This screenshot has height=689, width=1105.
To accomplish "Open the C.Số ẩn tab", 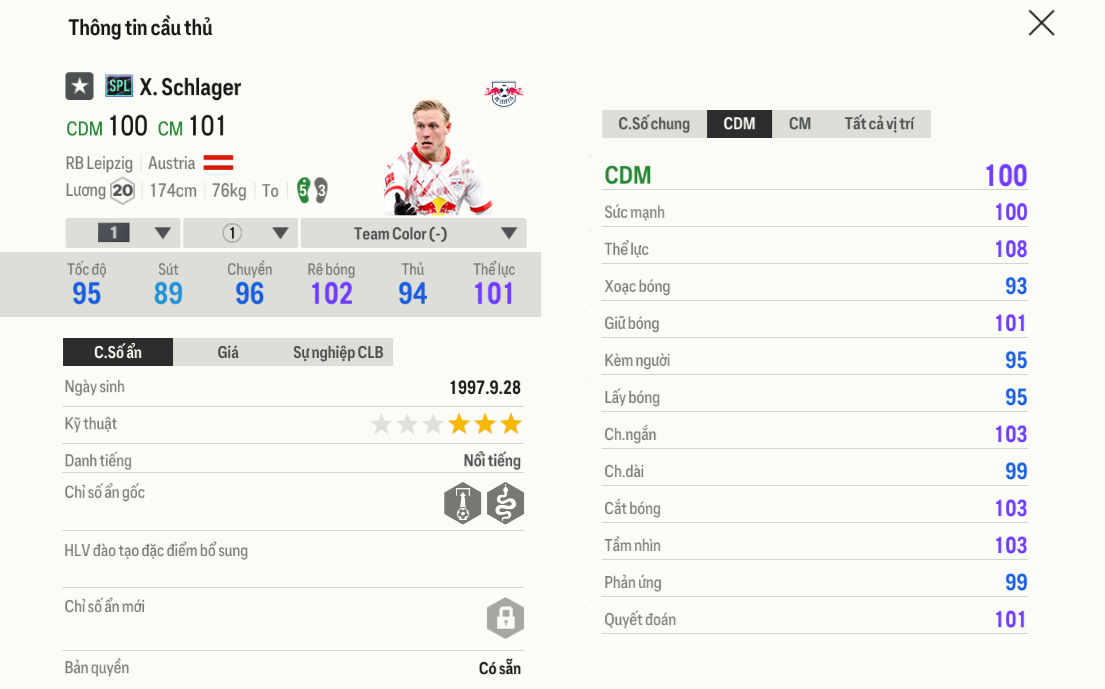I will point(118,352).
